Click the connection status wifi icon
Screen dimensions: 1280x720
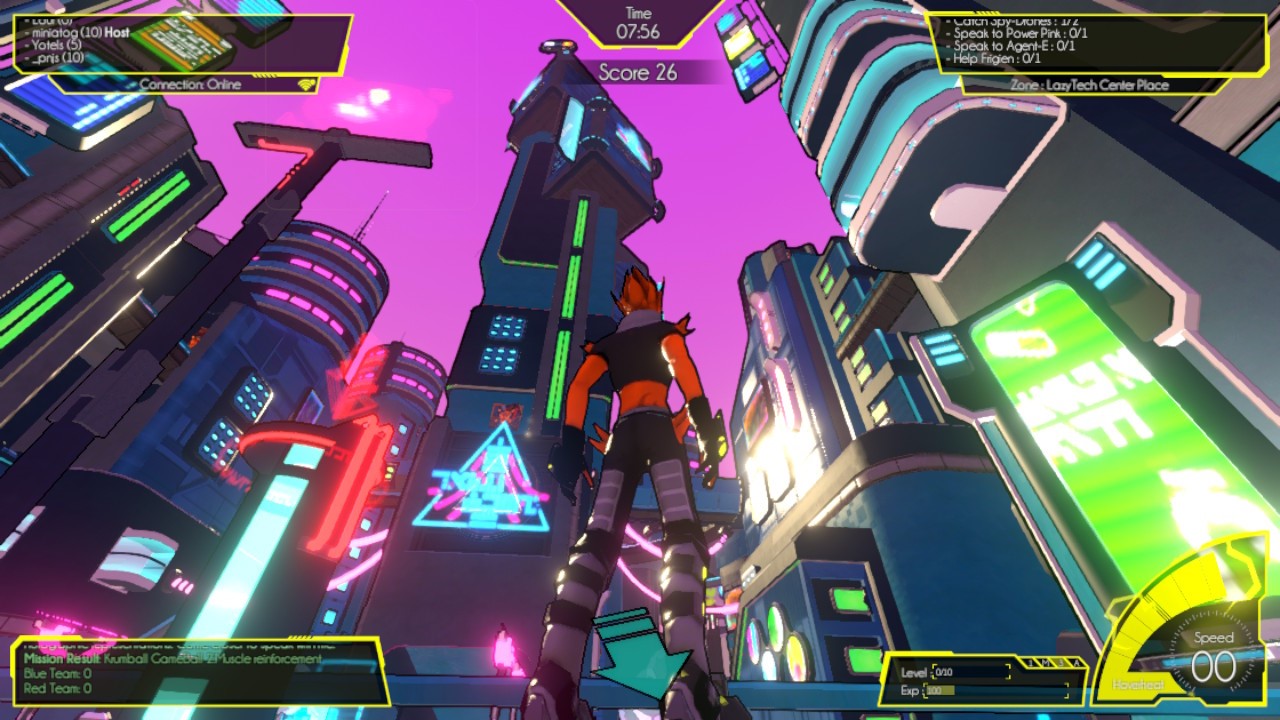pyautogui.click(x=307, y=85)
